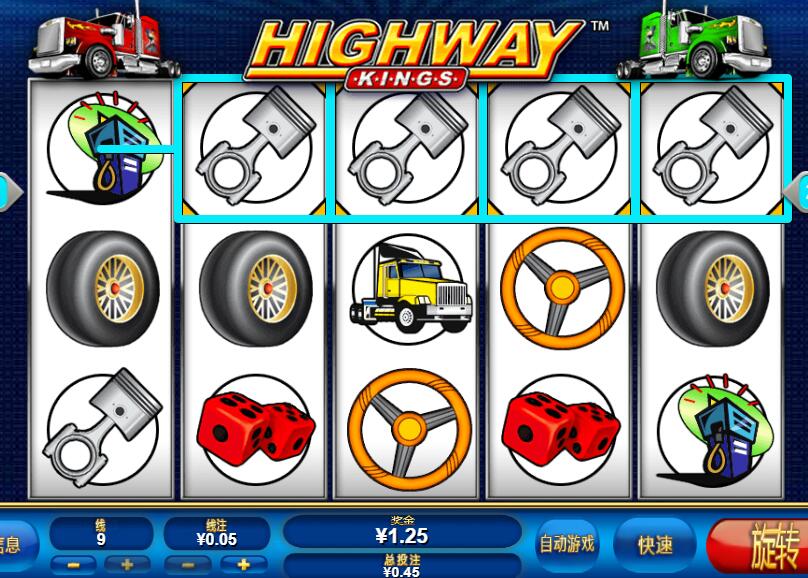Toggle the 快速 turbo mode button
The image size is (808, 578).
pos(656,545)
